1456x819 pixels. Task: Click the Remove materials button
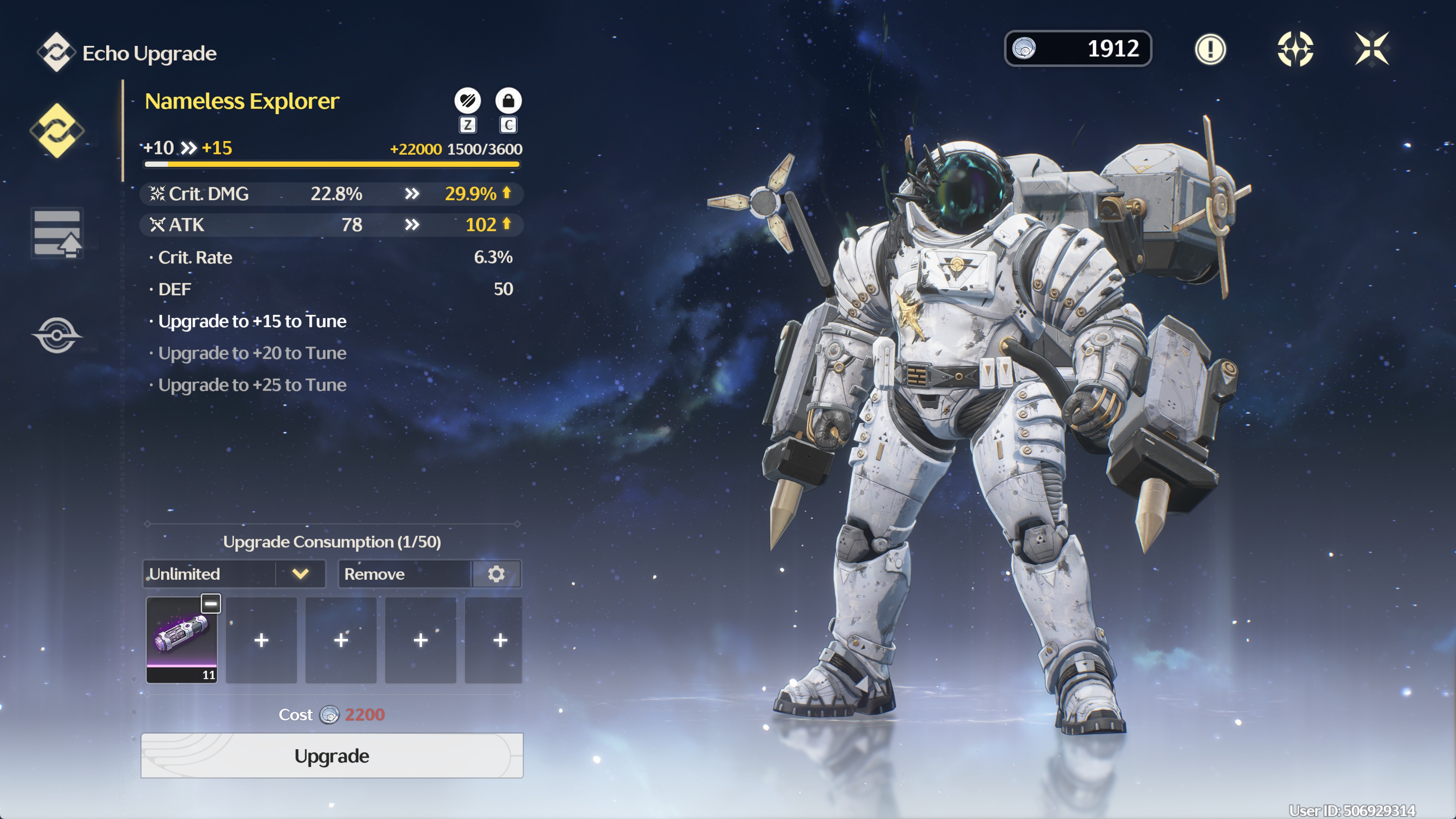[x=405, y=574]
